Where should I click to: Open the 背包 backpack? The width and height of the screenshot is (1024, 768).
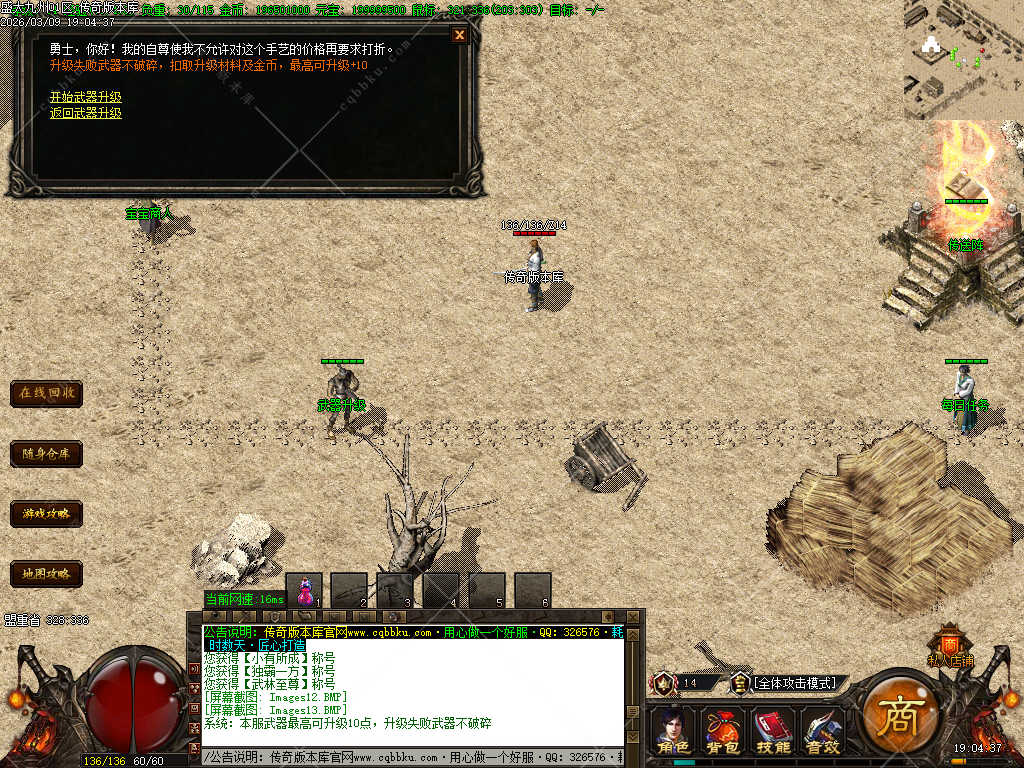pos(722,731)
